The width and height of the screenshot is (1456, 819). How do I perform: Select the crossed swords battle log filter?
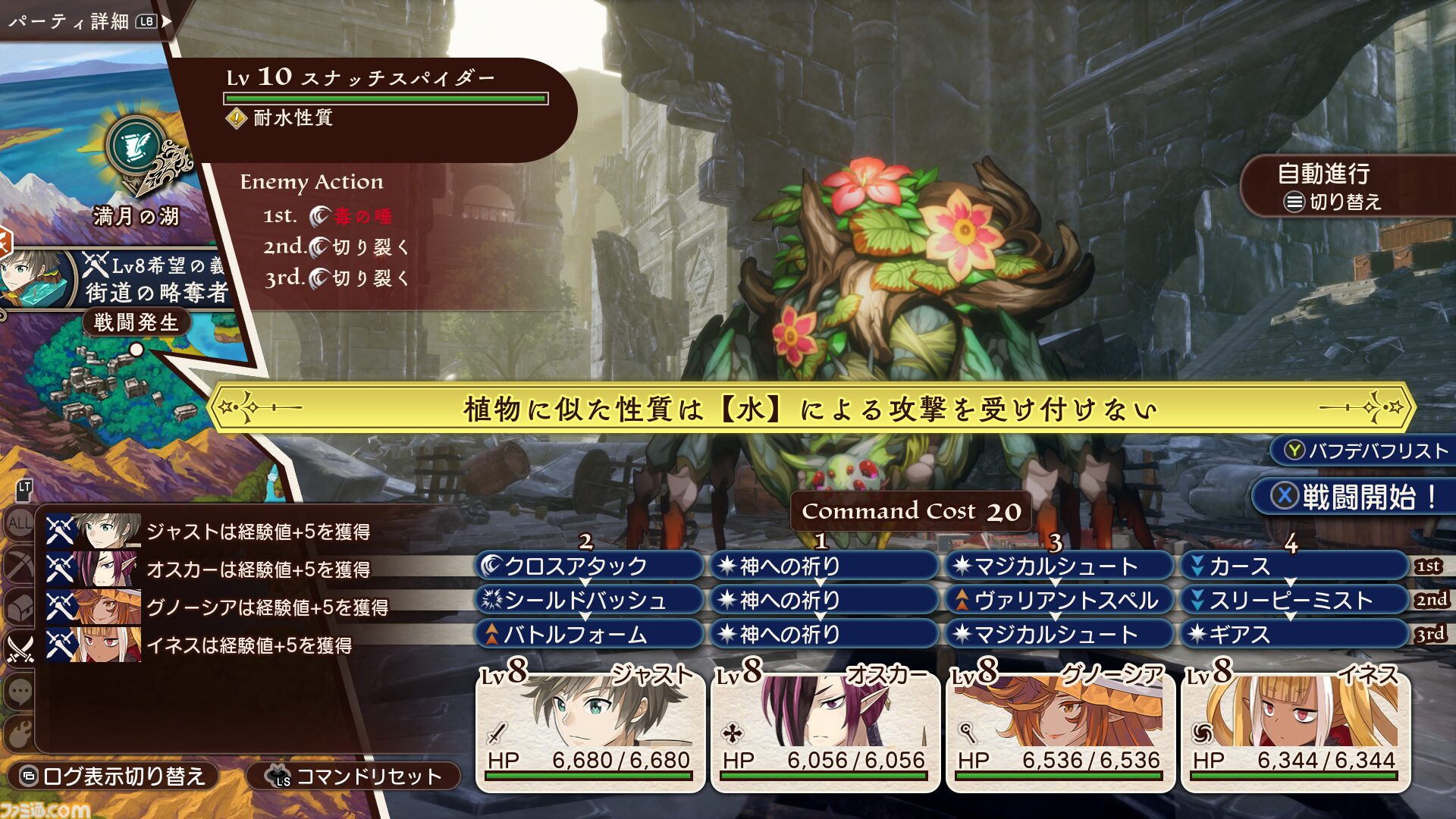point(20,648)
